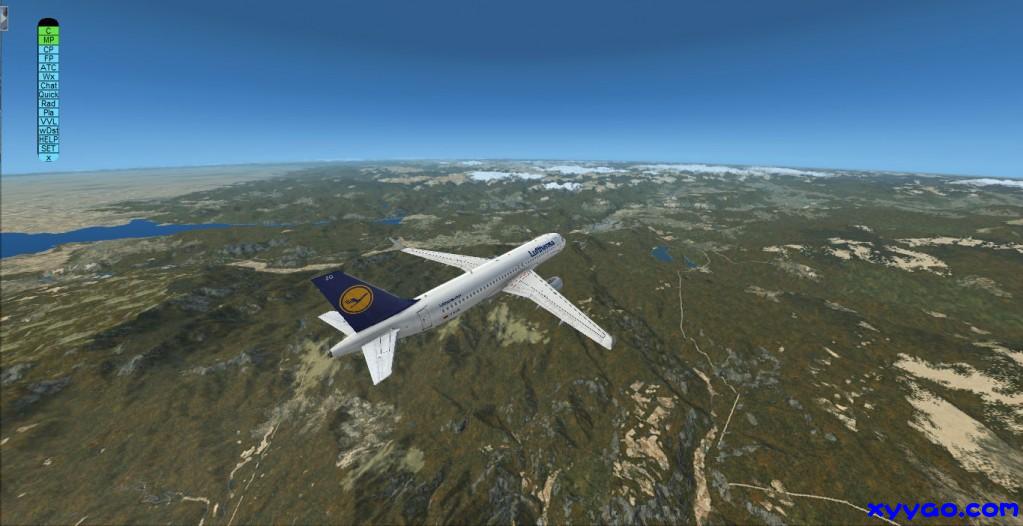Toggle the MP multiplayer button
Screen dimensions: 1023x526
pyautogui.click(x=48, y=40)
